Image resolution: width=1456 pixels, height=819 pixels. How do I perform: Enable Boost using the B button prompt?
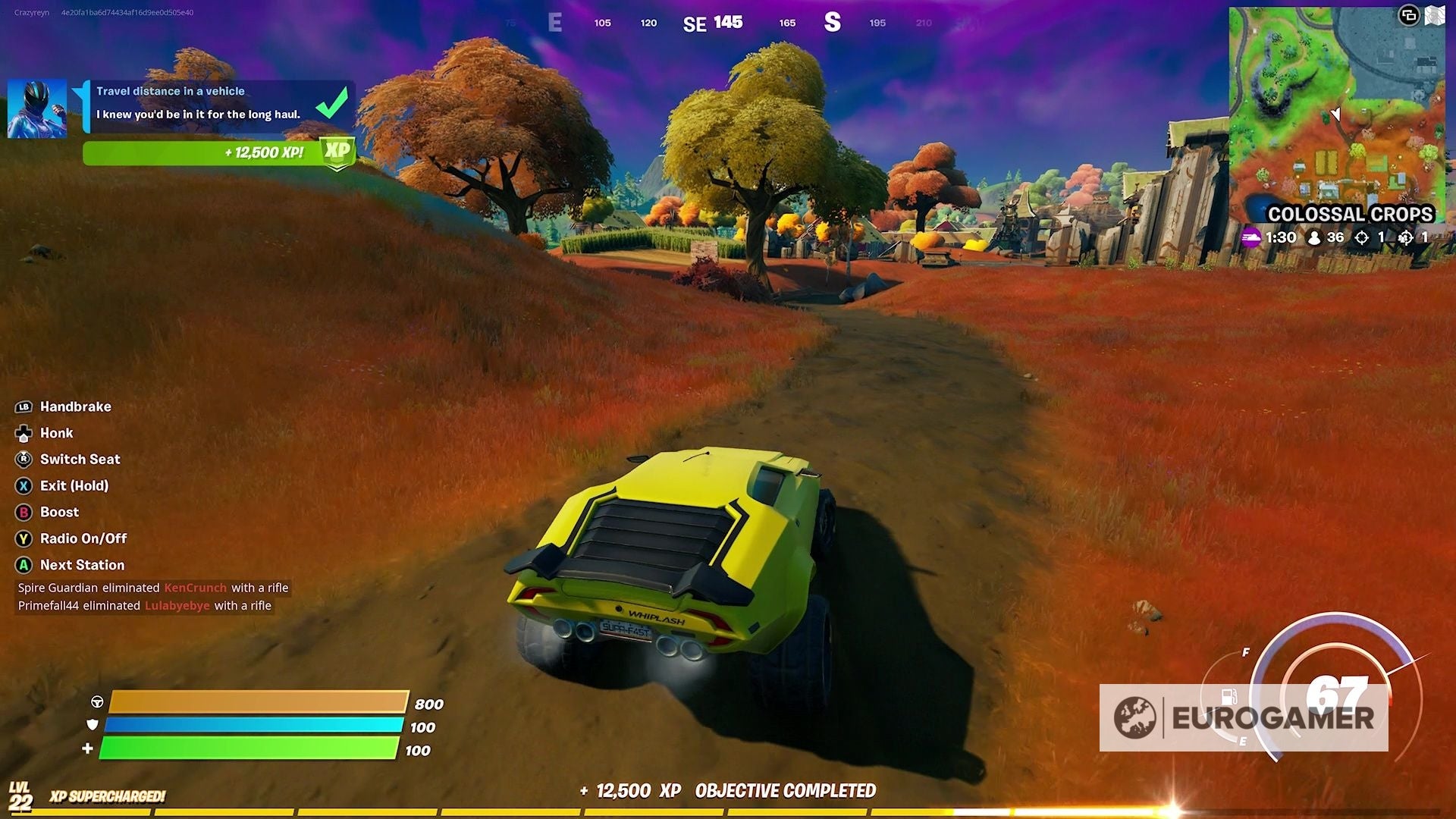(x=23, y=512)
